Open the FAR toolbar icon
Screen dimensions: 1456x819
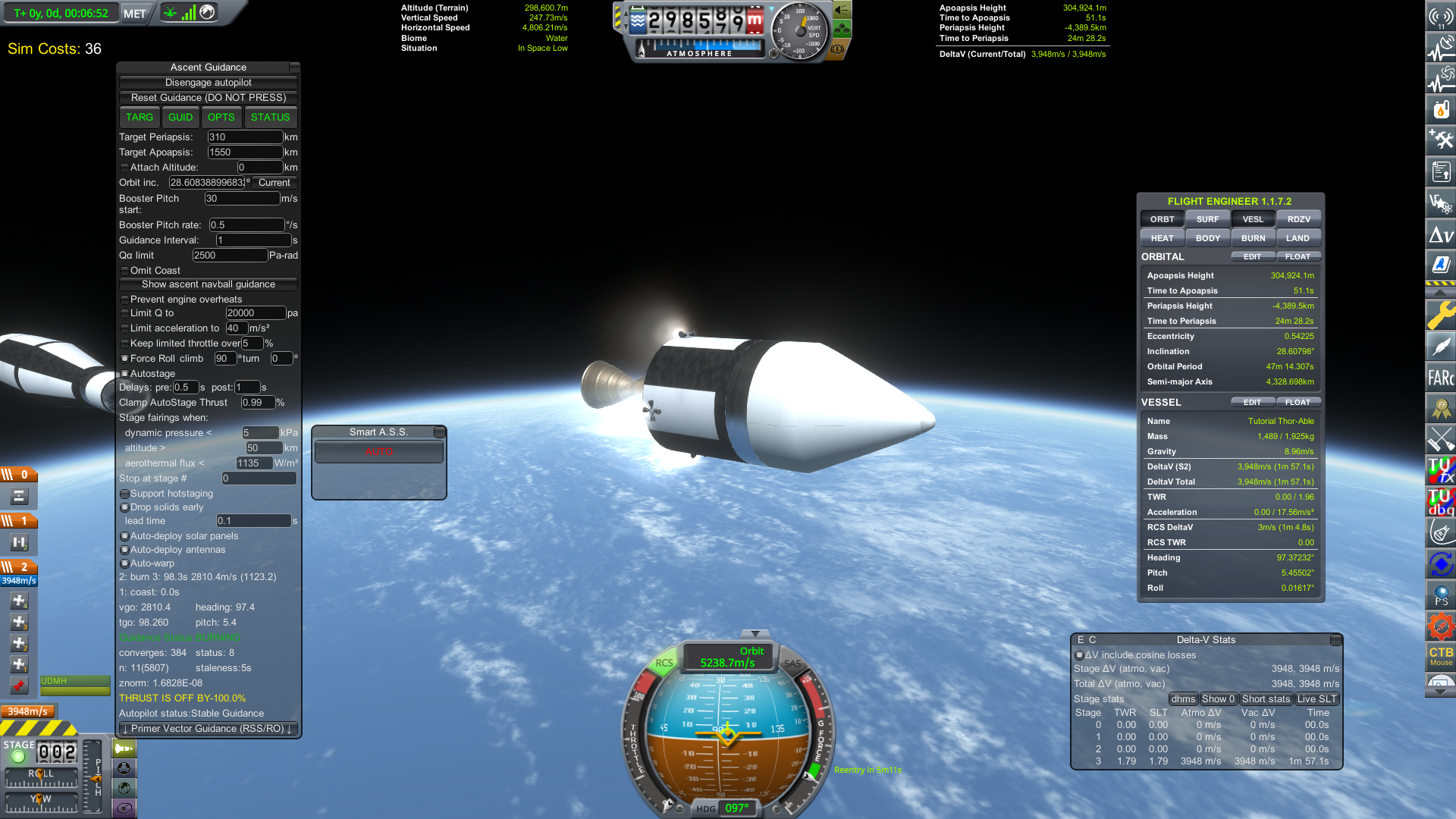point(1440,378)
